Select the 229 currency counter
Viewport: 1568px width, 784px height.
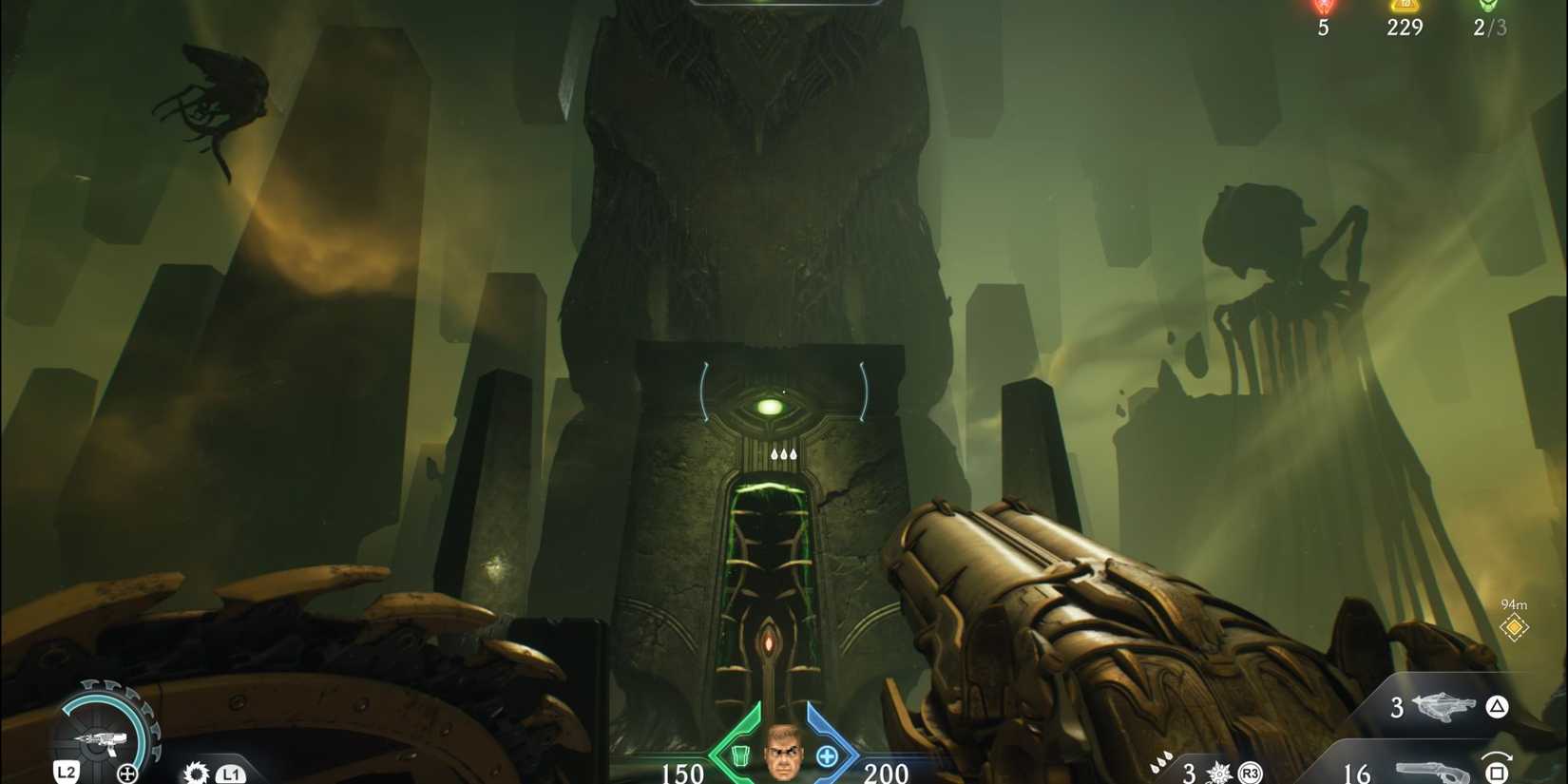click(x=1405, y=28)
